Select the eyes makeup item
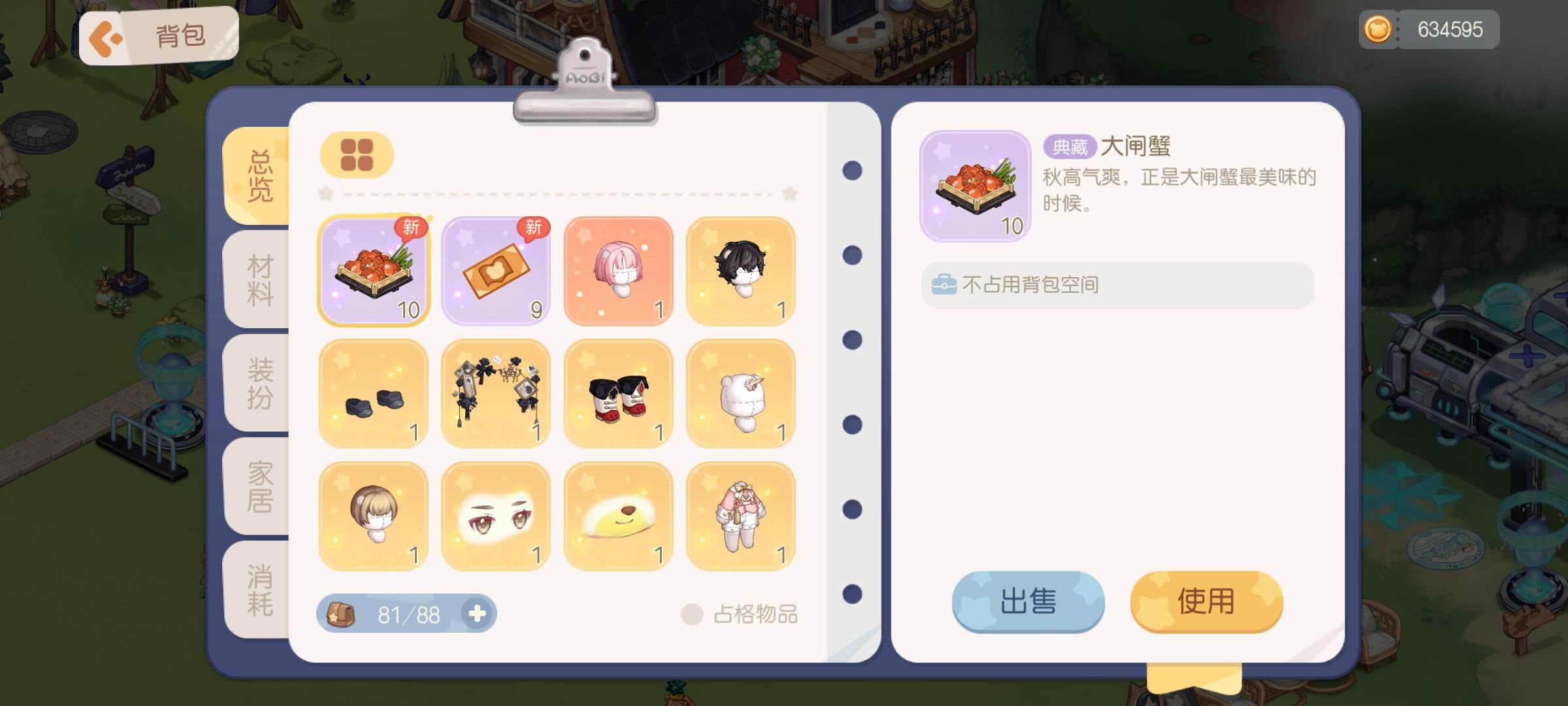The height and width of the screenshot is (706, 1568). [495, 516]
